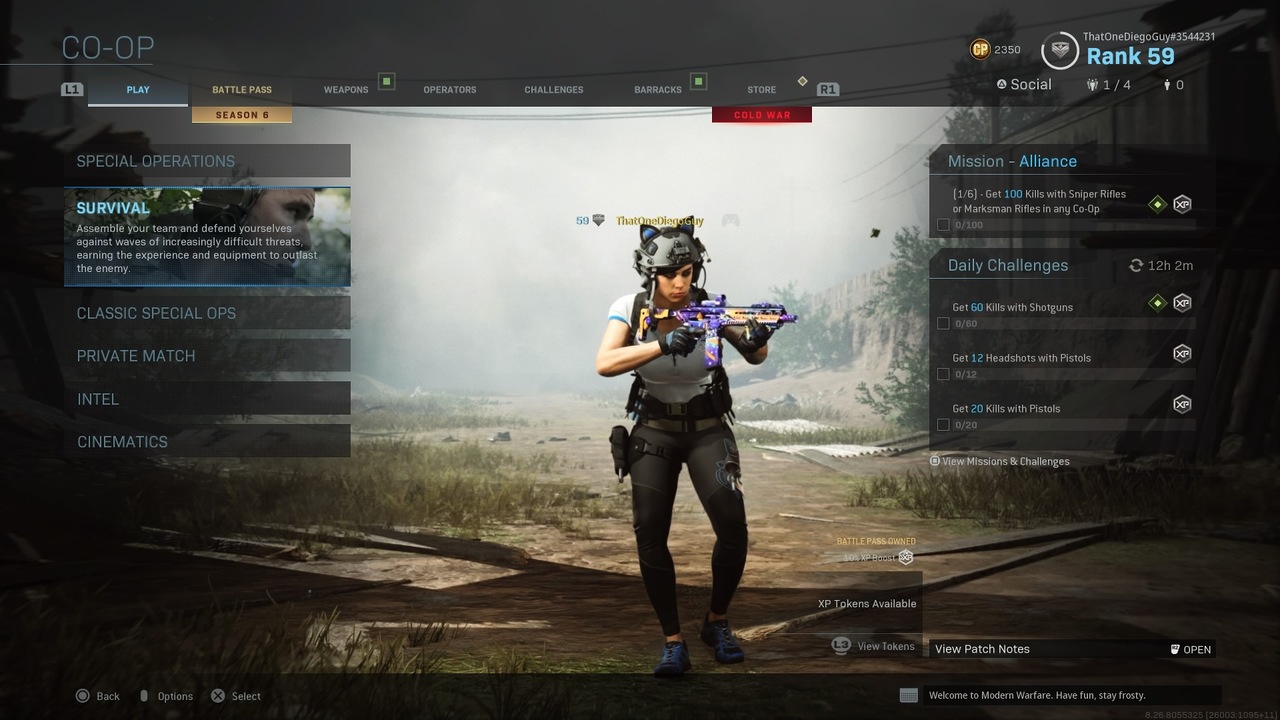
Task: Expand the Season 6 Battle Pass dropdown
Action: click(242, 115)
